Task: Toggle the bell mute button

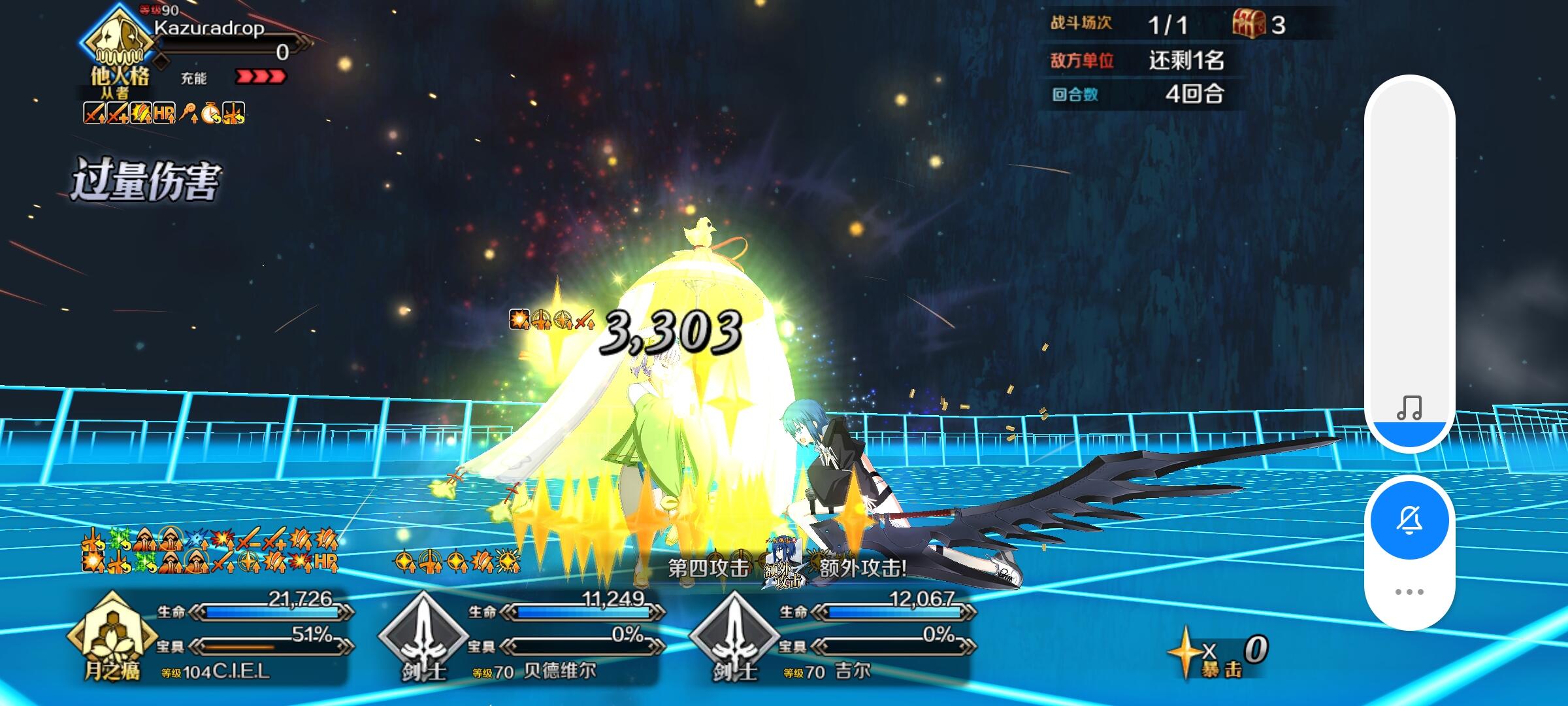Action: (1409, 520)
